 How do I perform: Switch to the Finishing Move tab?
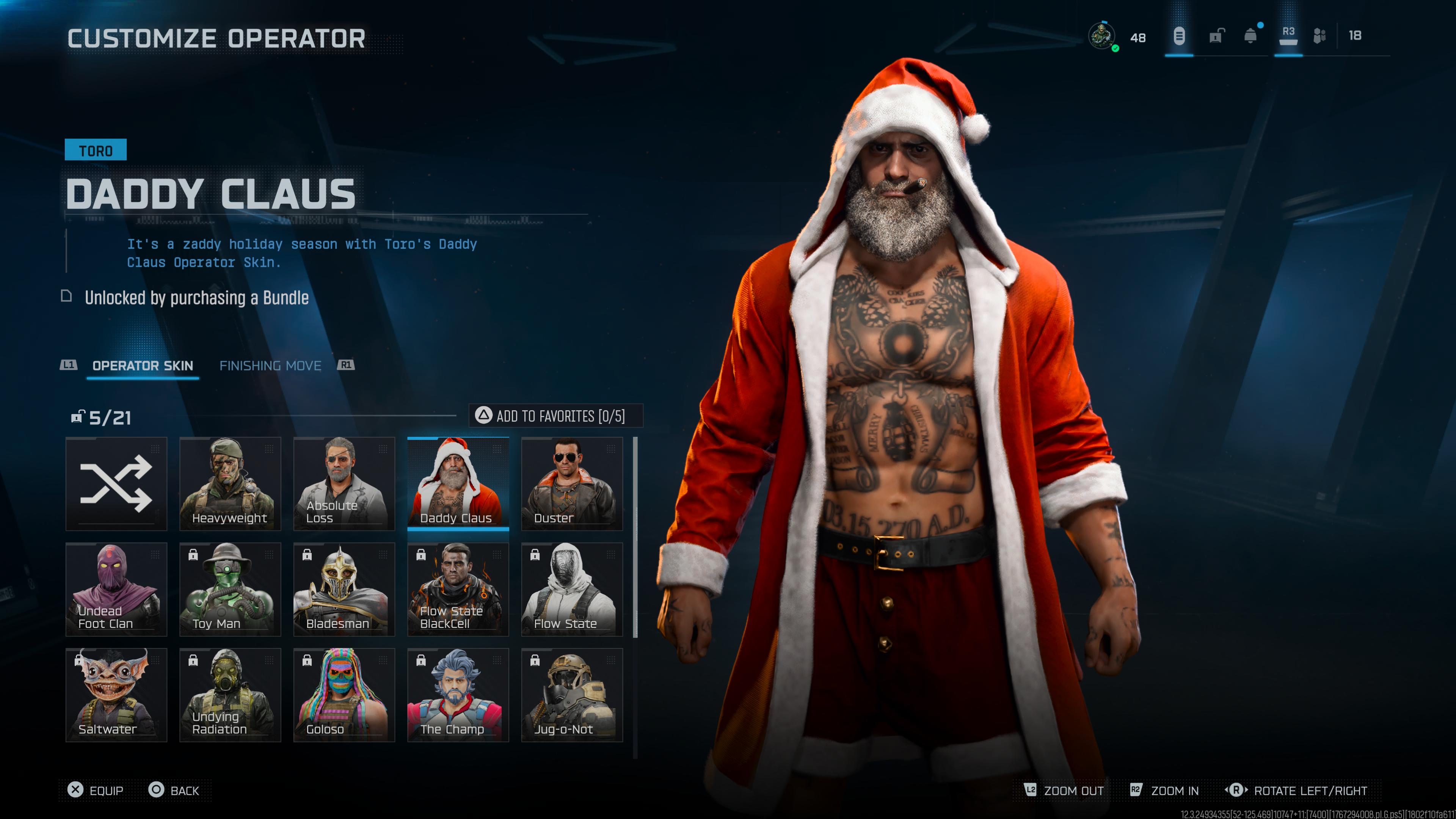[270, 366]
